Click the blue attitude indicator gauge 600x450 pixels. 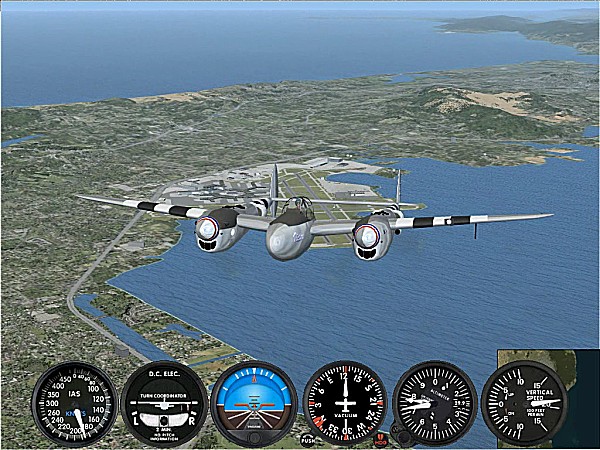(x=253, y=403)
